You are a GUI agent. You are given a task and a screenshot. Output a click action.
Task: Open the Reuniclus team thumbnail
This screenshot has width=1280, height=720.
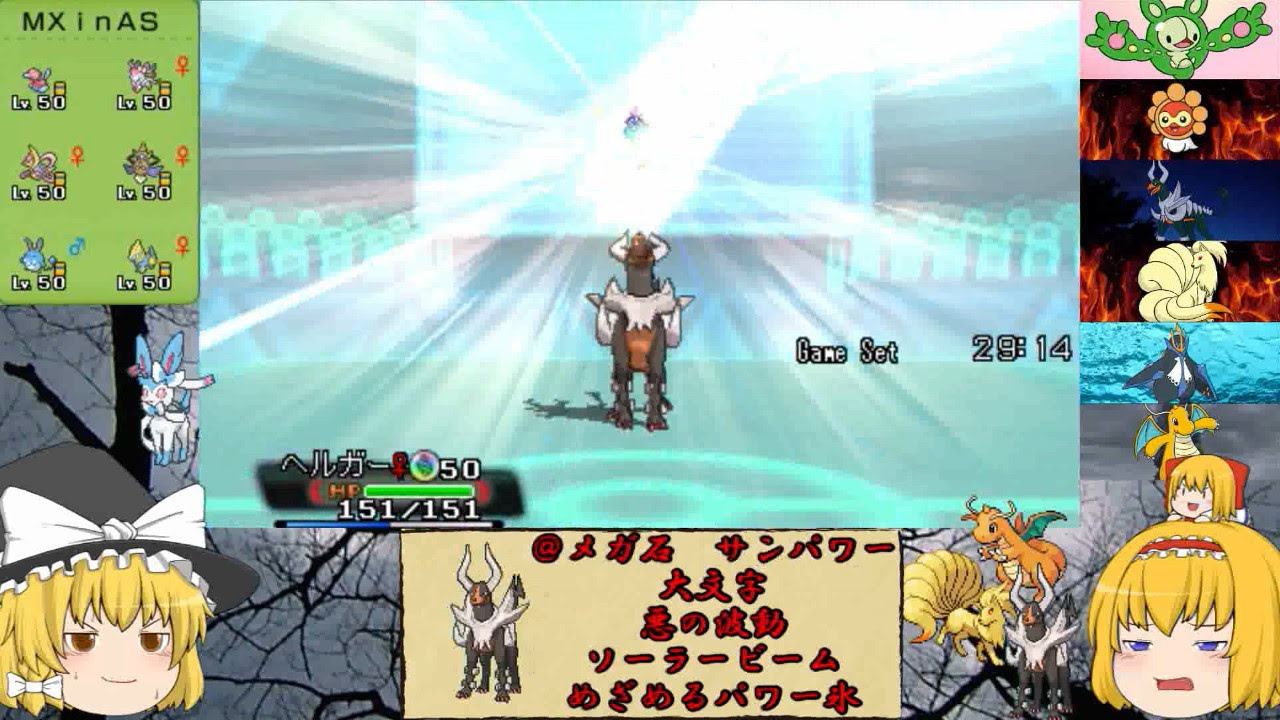tap(1178, 40)
